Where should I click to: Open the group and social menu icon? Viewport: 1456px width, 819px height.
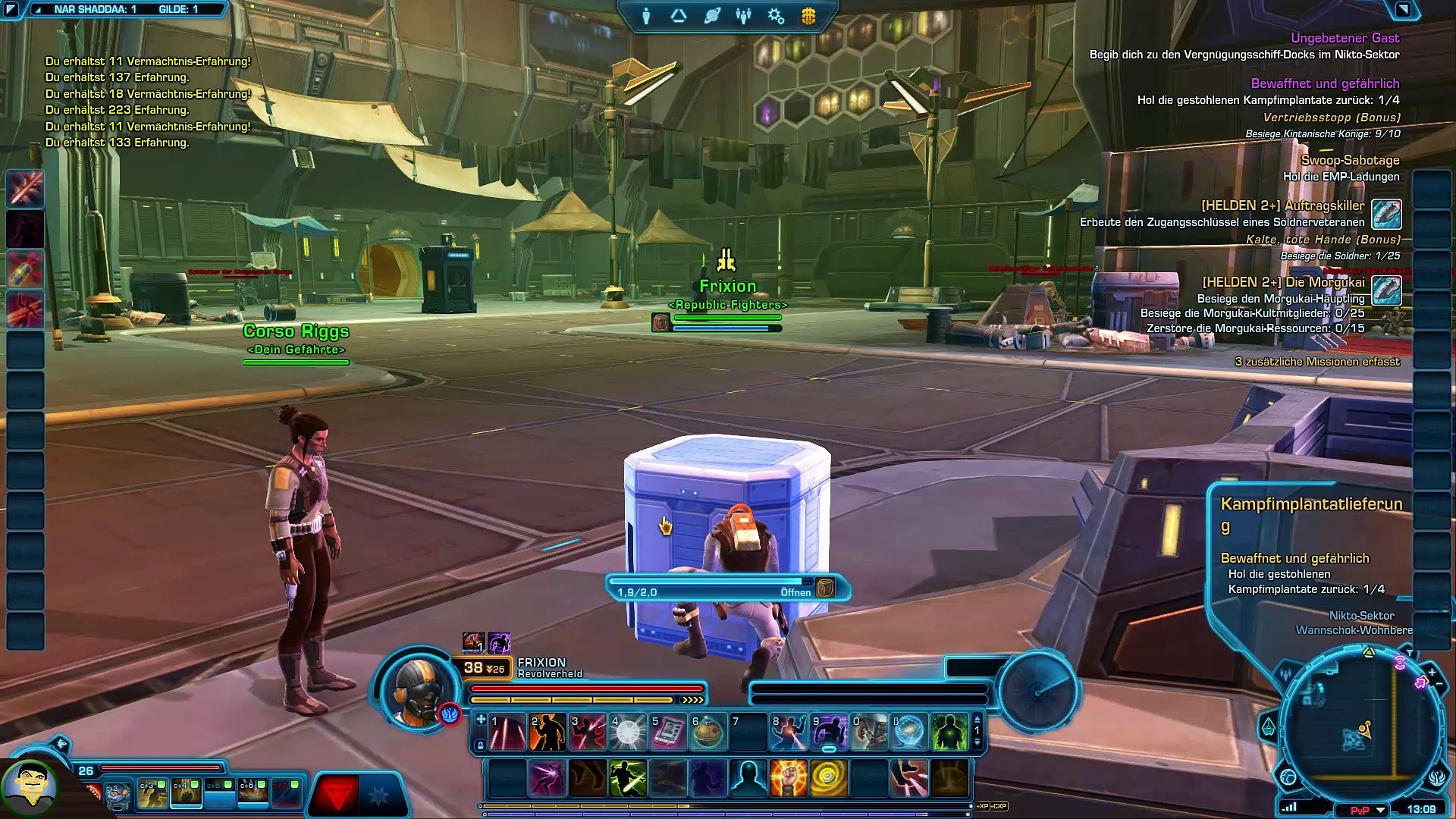(x=743, y=16)
